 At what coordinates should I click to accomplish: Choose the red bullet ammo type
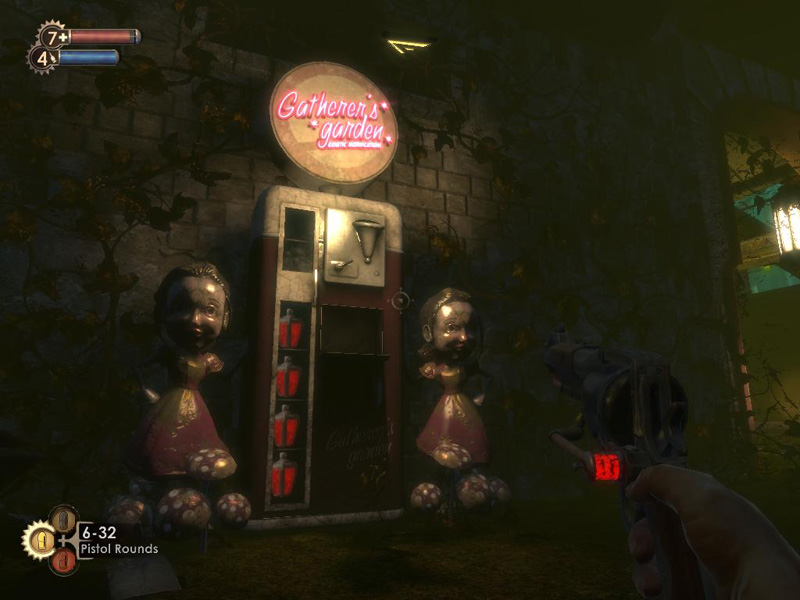coord(62,562)
